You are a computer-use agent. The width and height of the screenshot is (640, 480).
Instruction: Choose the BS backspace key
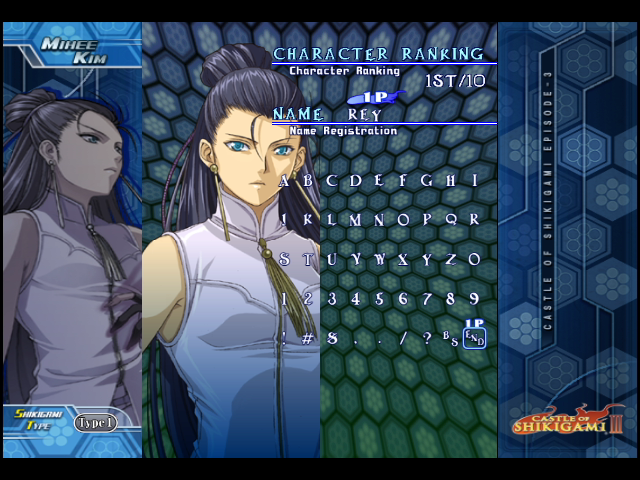(x=451, y=338)
